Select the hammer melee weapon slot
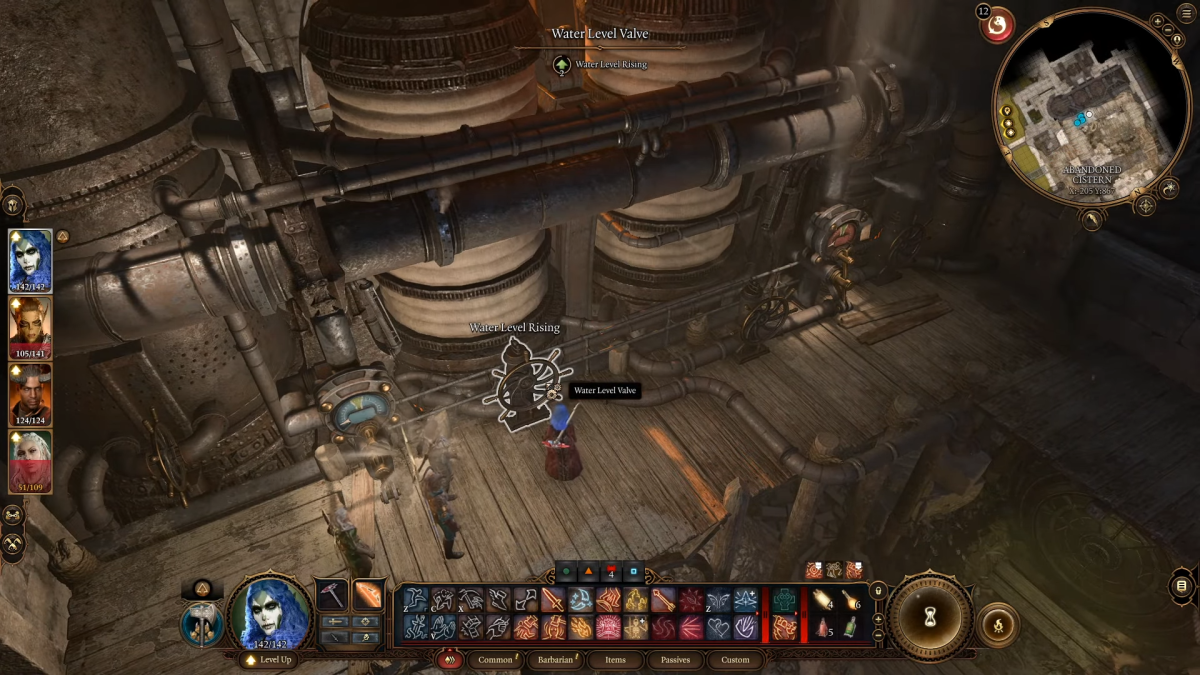 coord(331,594)
